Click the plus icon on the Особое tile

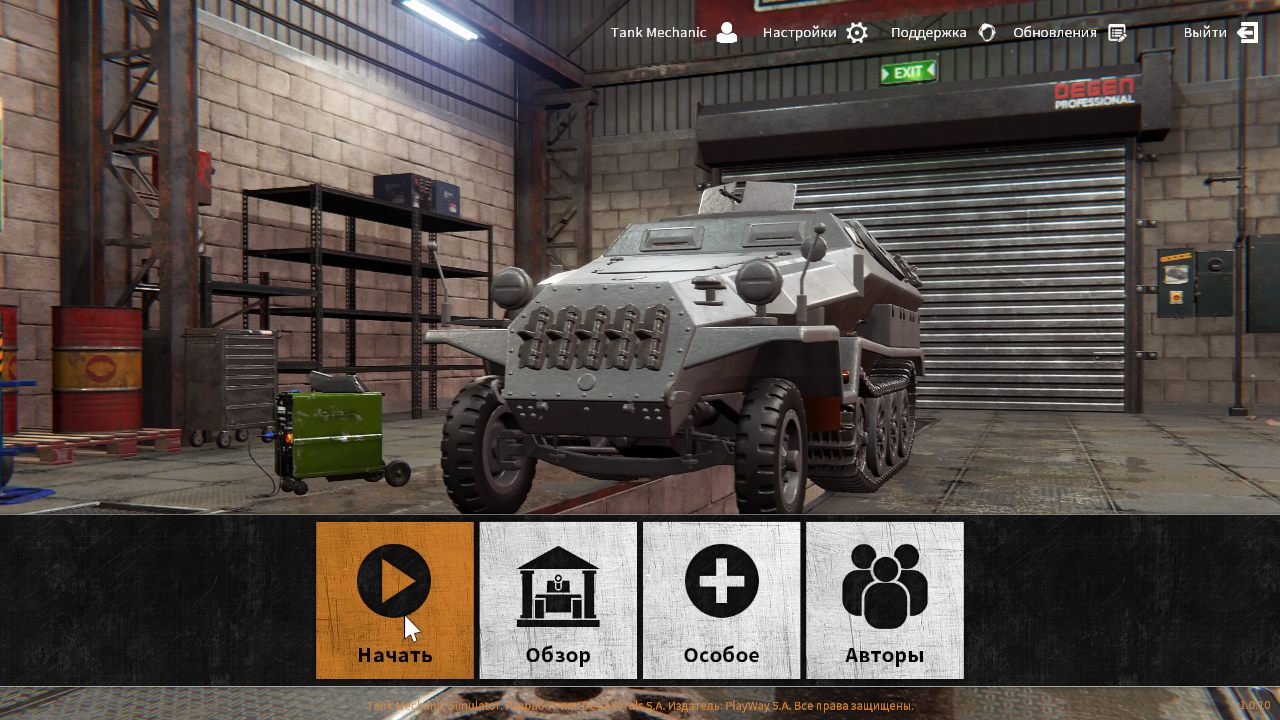(721, 581)
